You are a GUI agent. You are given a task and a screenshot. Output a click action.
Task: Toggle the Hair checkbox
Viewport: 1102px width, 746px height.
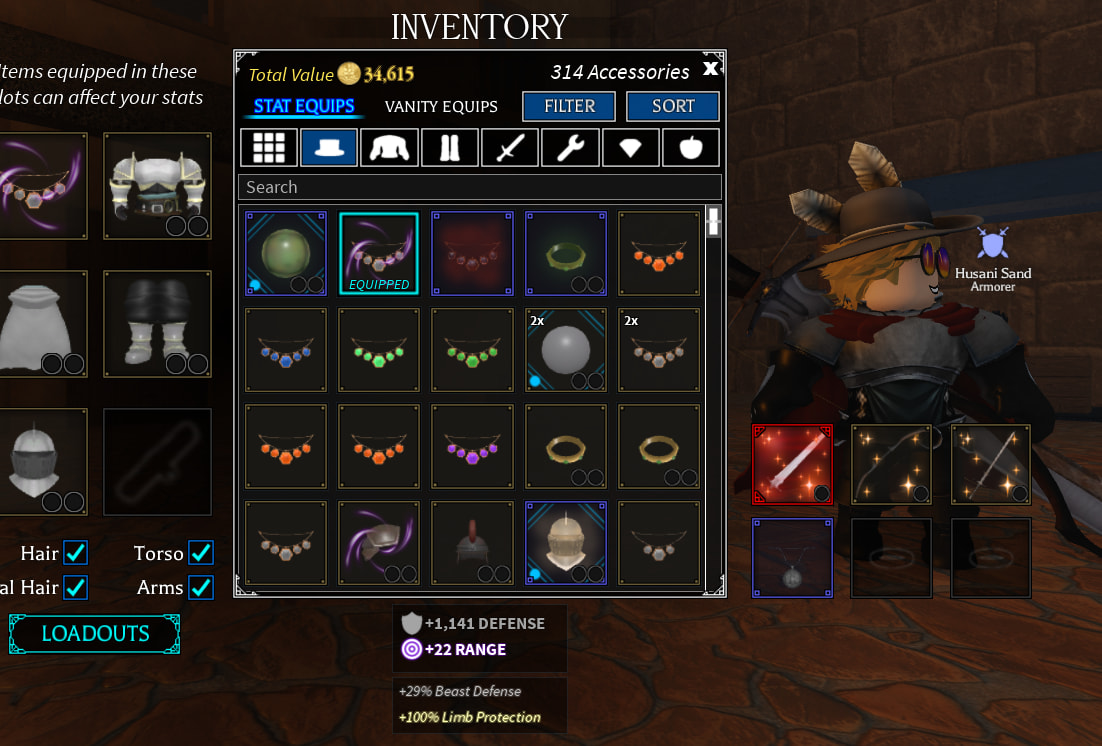coord(75,553)
